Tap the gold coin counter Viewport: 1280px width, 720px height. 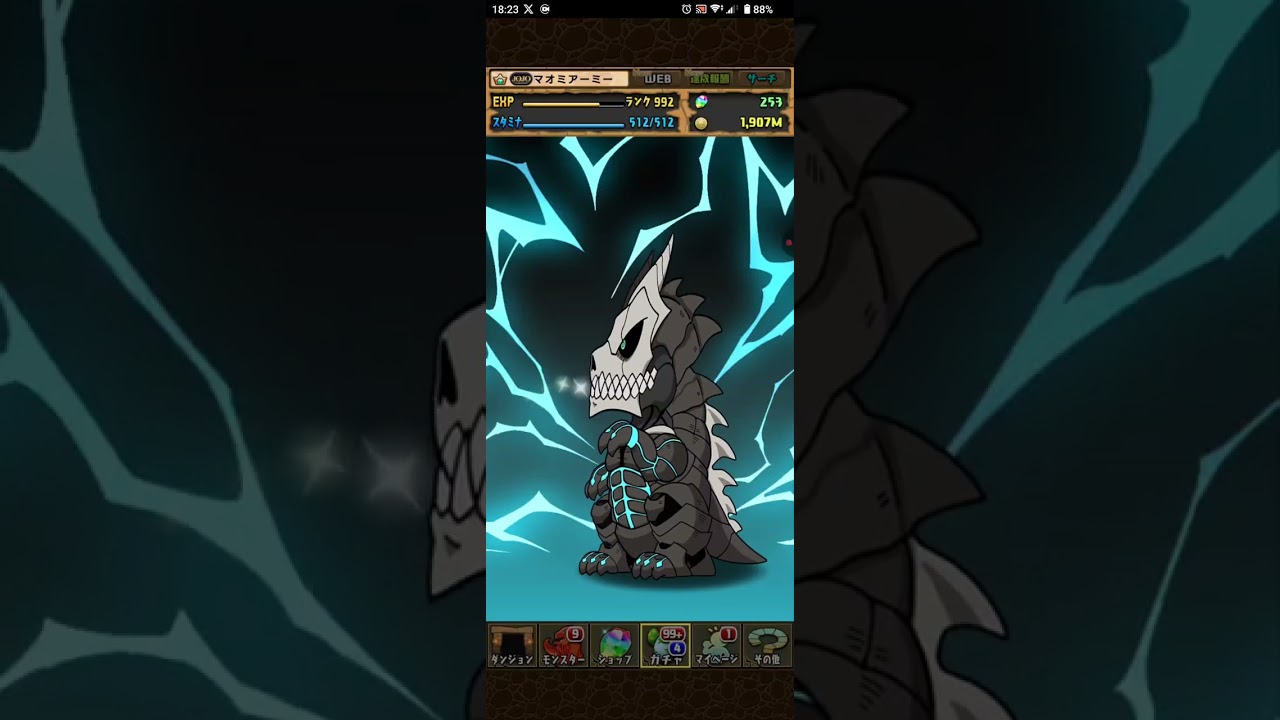tap(740, 122)
